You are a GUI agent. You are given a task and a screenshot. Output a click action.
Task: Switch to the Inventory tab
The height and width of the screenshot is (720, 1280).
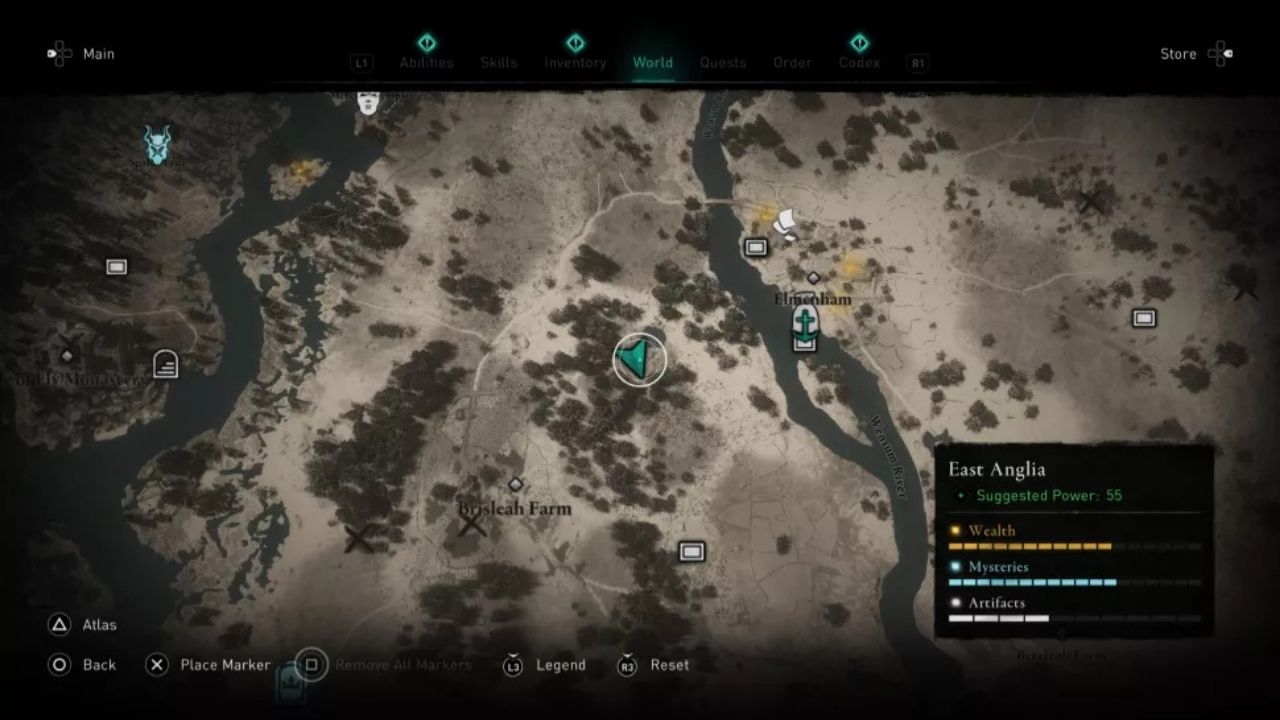coord(575,62)
